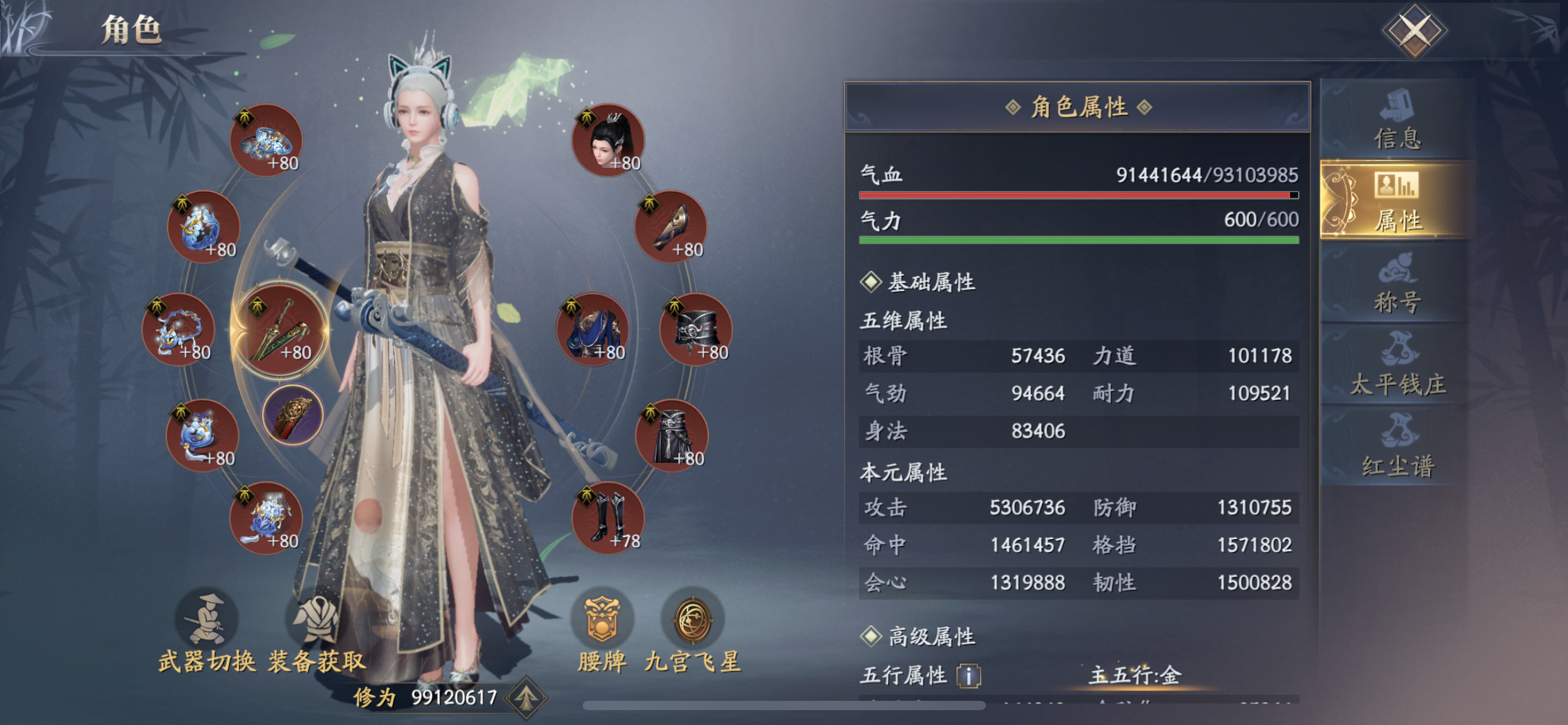Tap the 修为 upgrade arrow icon
The height and width of the screenshot is (725, 1568).
pyautogui.click(x=526, y=698)
